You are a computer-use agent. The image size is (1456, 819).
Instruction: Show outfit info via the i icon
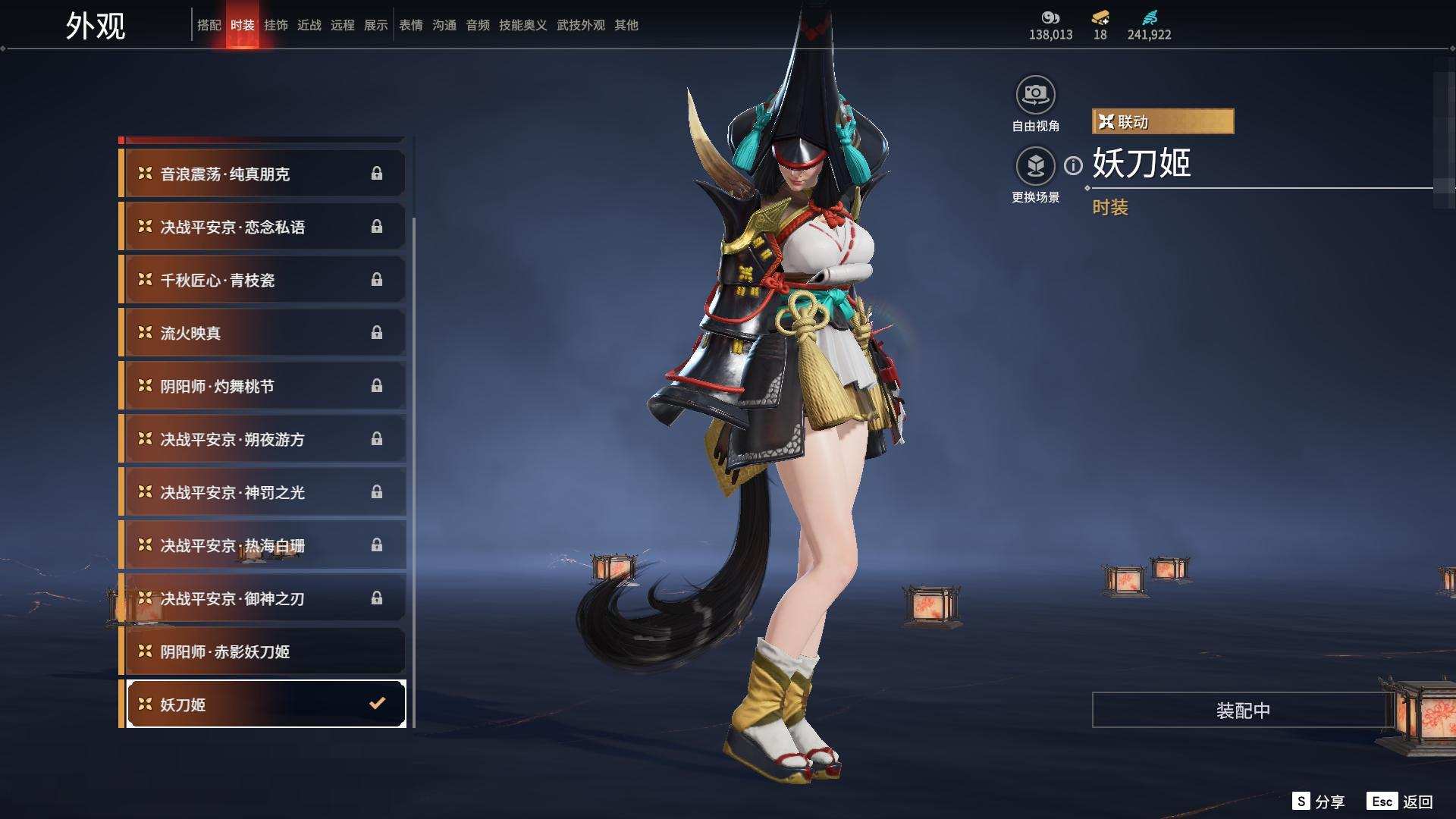point(1073,165)
